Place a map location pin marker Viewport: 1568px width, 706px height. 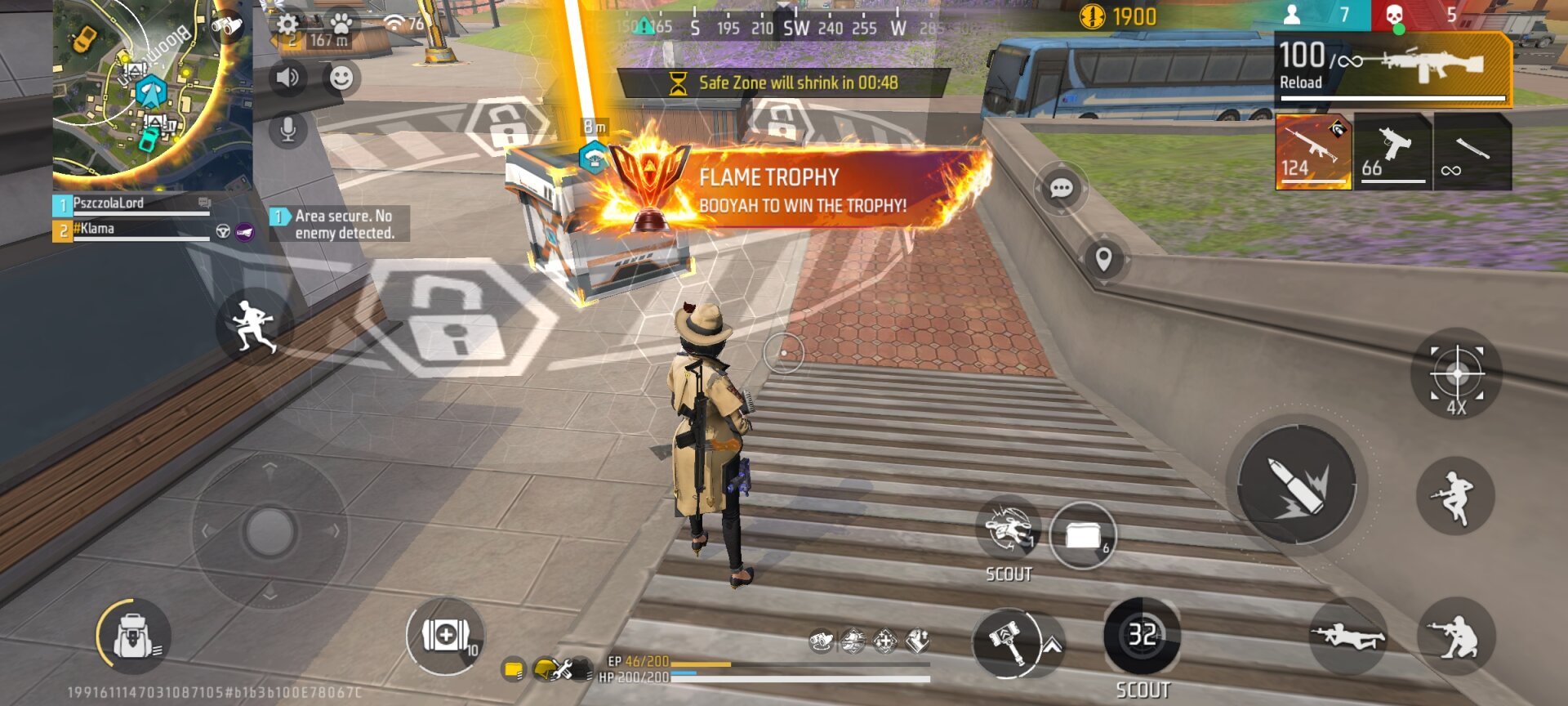tap(1103, 260)
